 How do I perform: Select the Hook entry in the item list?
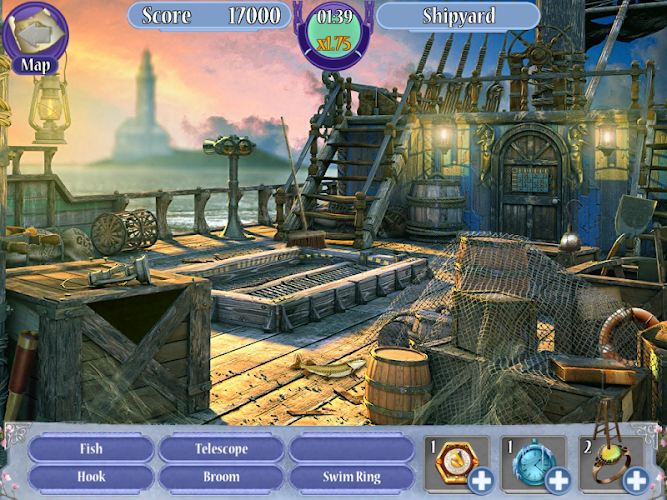[91, 477]
